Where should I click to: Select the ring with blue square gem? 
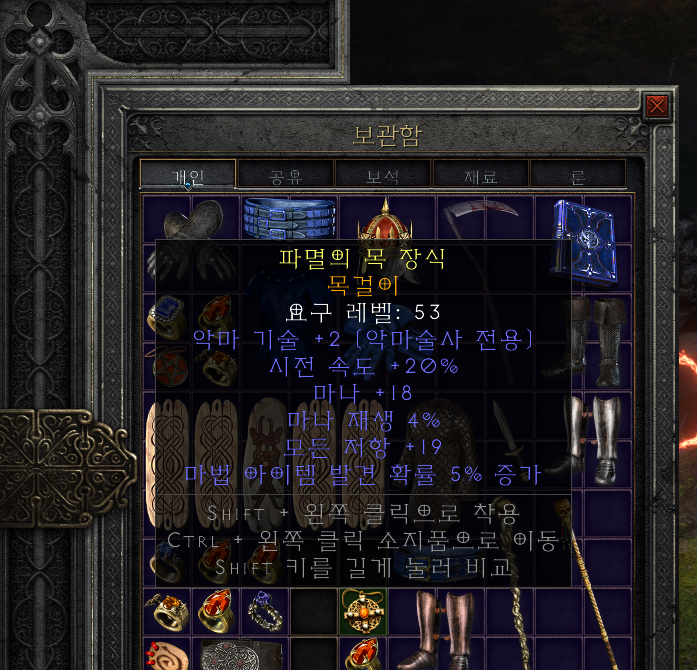[166, 317]
